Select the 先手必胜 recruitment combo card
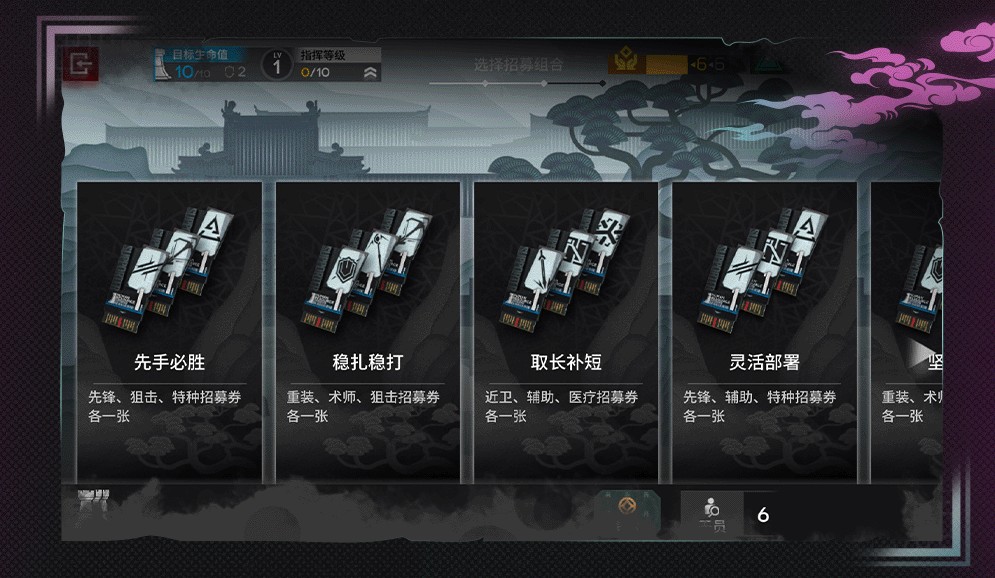 tap(169, 330)
